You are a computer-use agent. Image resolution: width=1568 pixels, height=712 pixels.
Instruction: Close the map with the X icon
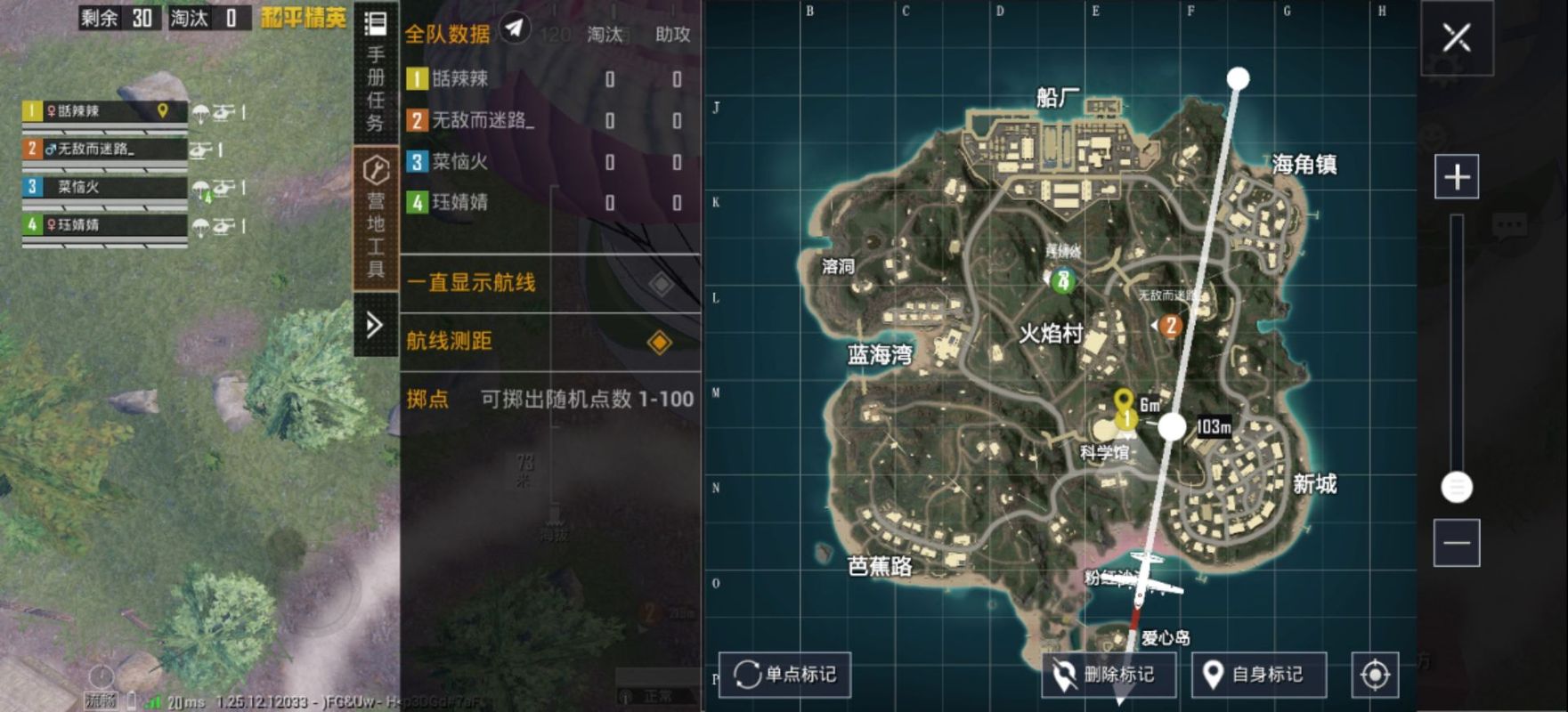tap(1458, 37)
